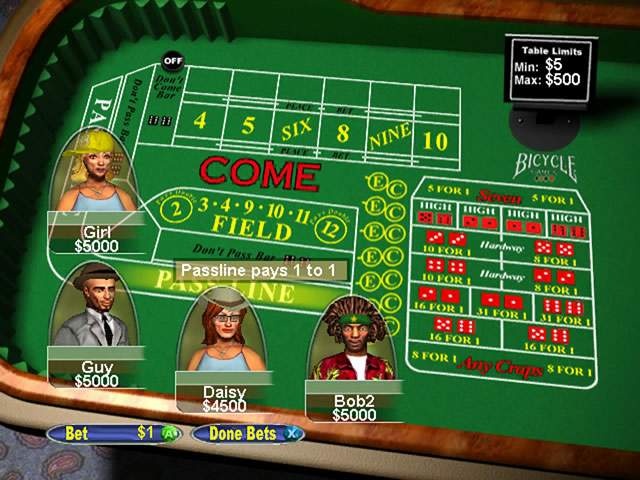Select player Guy's portrait
640x480 pixels.
click(x=96, y=307)
